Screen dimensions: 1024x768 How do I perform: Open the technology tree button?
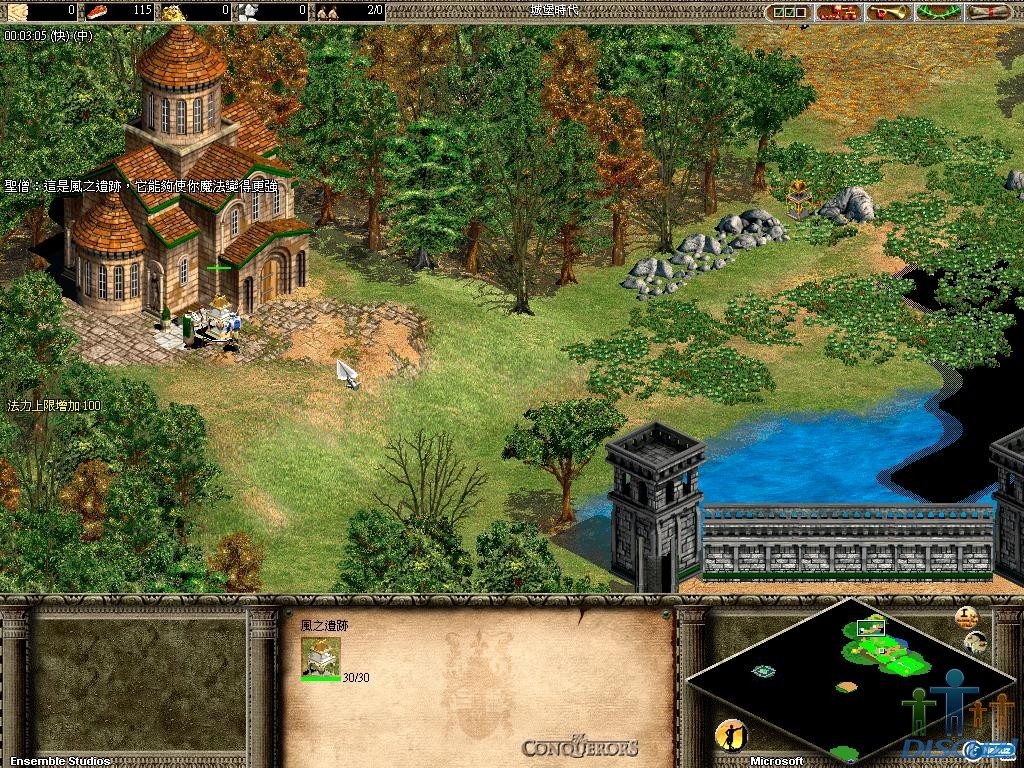click(838, 12)
